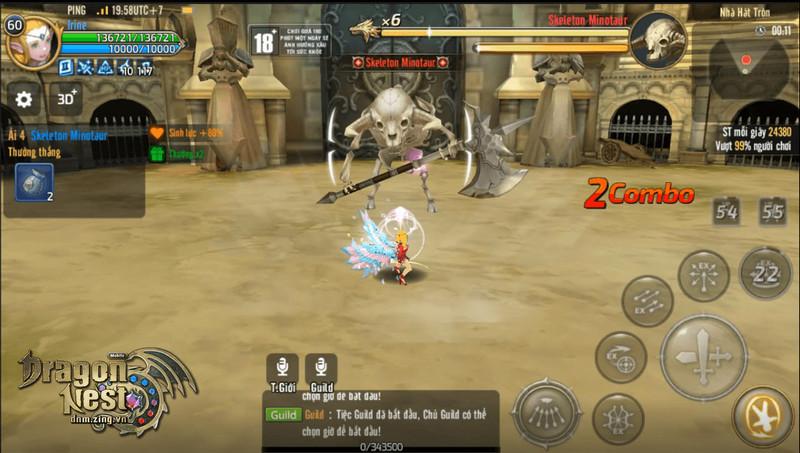This screenshot has height=453, width=800.
Task: Tap the EX skill with 22 cooldown
Action: (765, 273)
